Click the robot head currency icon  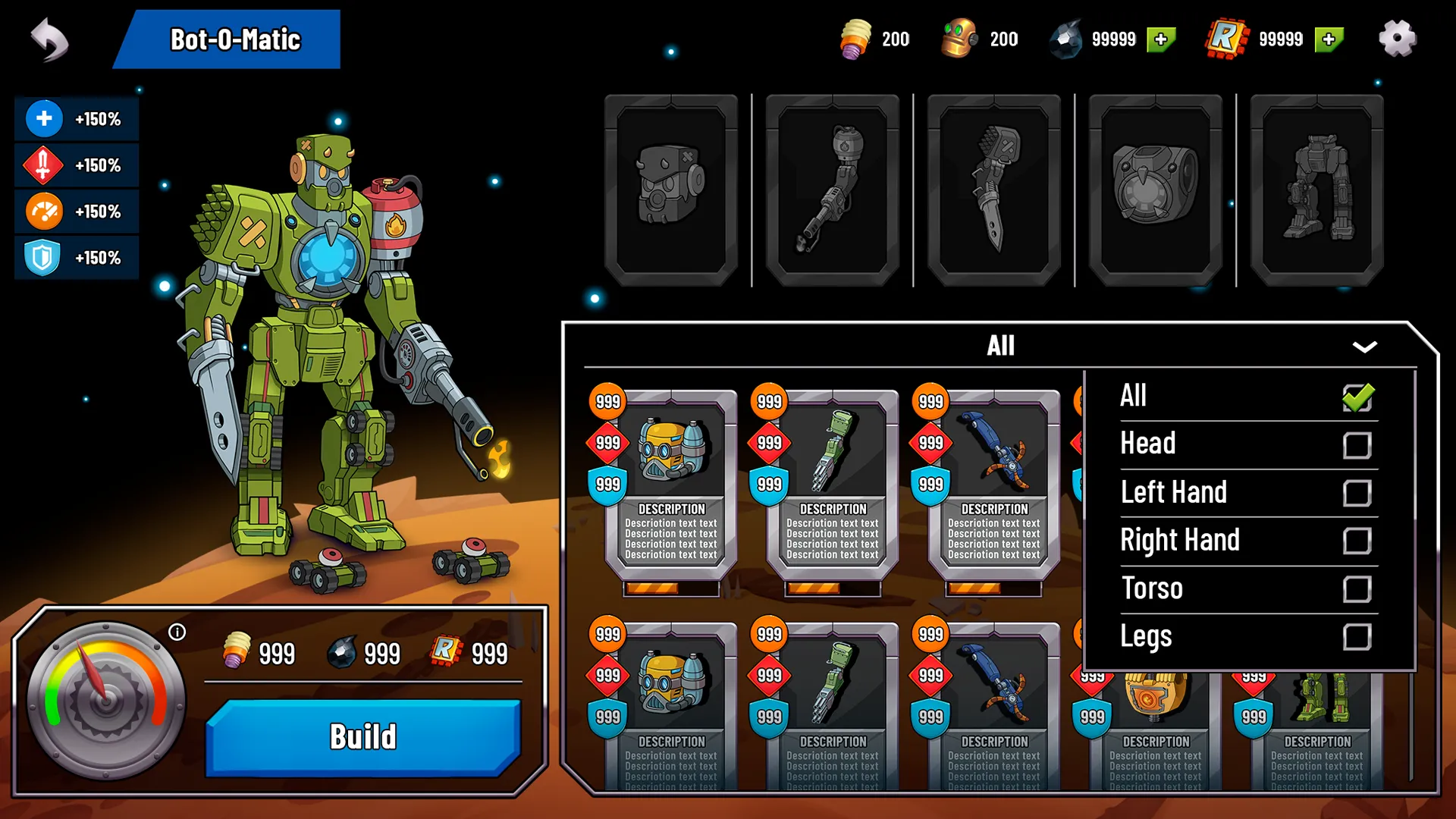tap(960, 39)
